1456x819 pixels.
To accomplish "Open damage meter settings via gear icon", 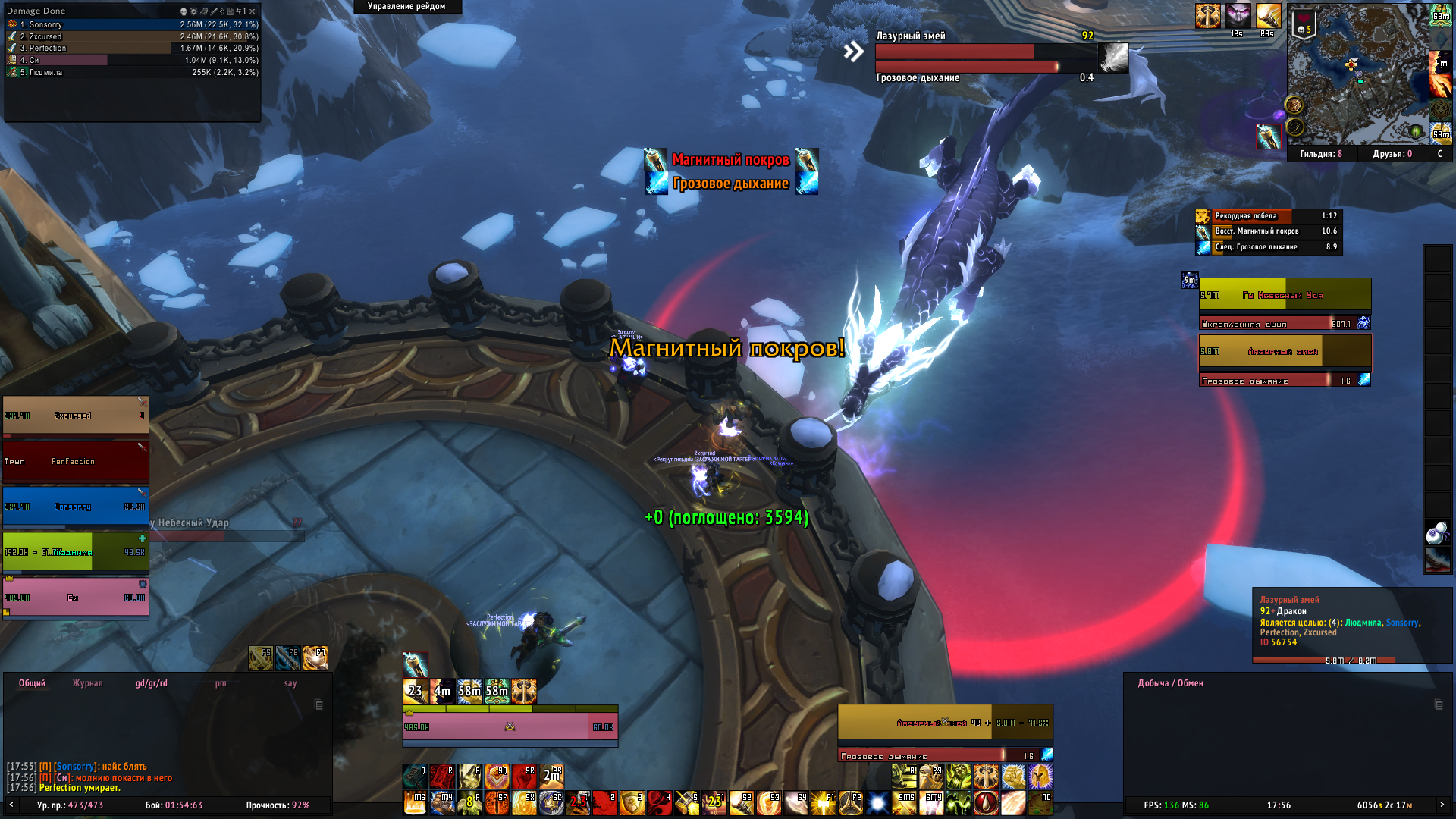I will [x=193, y=11].
